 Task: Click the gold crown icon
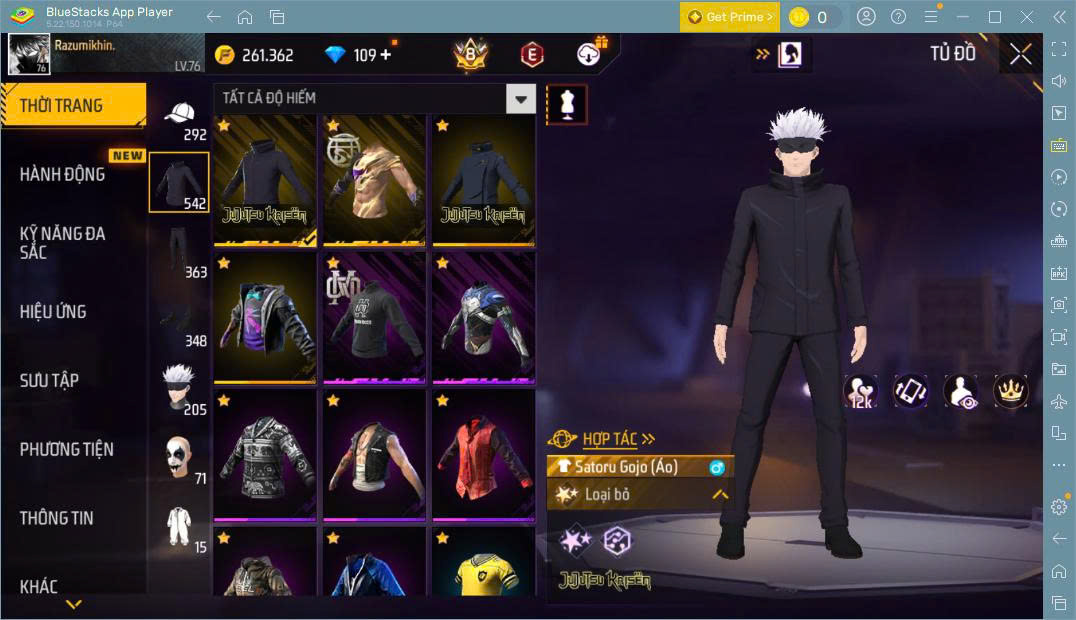pyautogui.click(x=1011, y=391)
